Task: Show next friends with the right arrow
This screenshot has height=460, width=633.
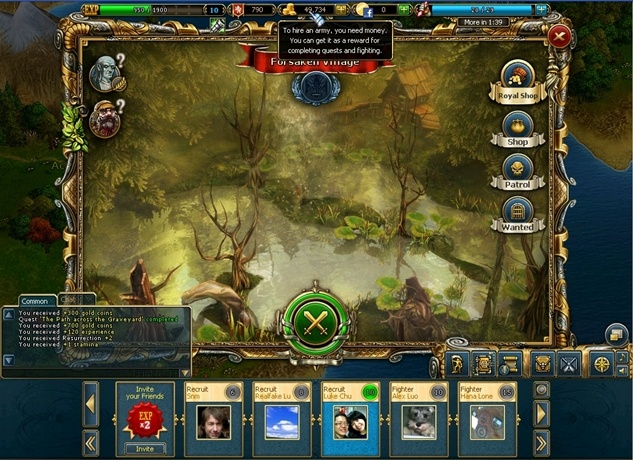Action: point(542,412)
